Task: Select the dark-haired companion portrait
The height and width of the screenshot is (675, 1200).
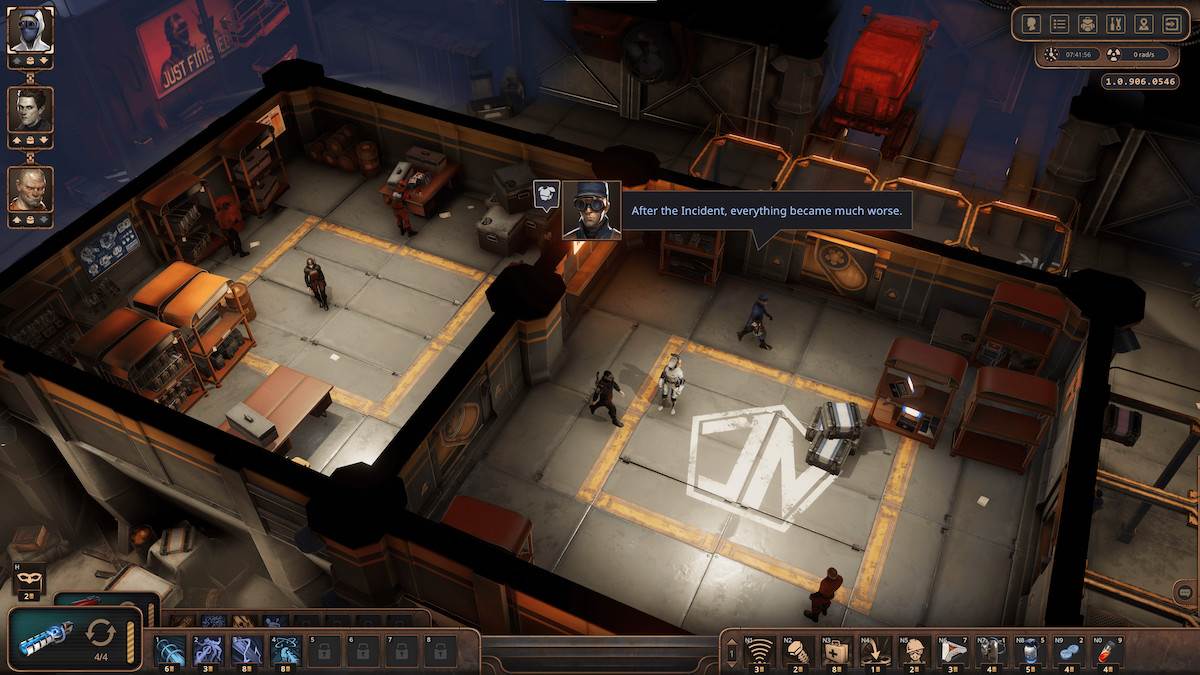Action: click(30, 109)
